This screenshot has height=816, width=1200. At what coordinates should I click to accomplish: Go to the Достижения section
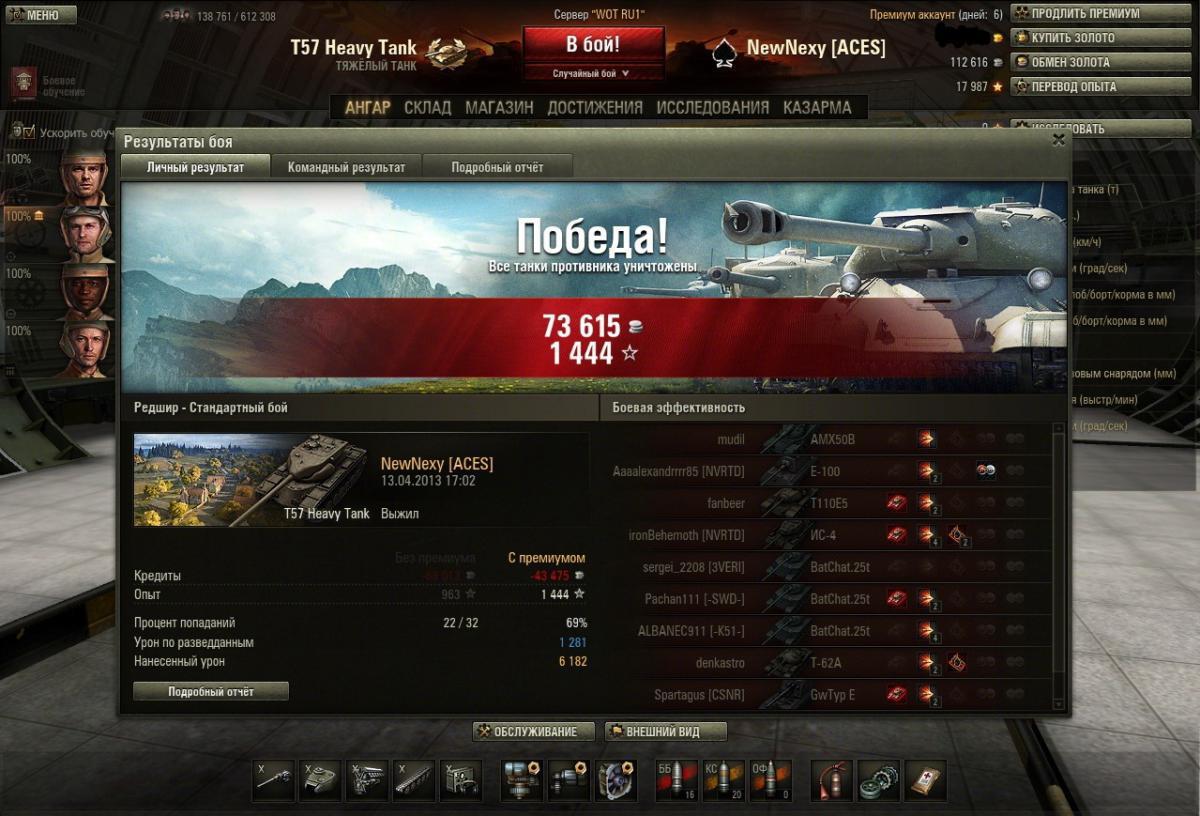coord(595,107)
